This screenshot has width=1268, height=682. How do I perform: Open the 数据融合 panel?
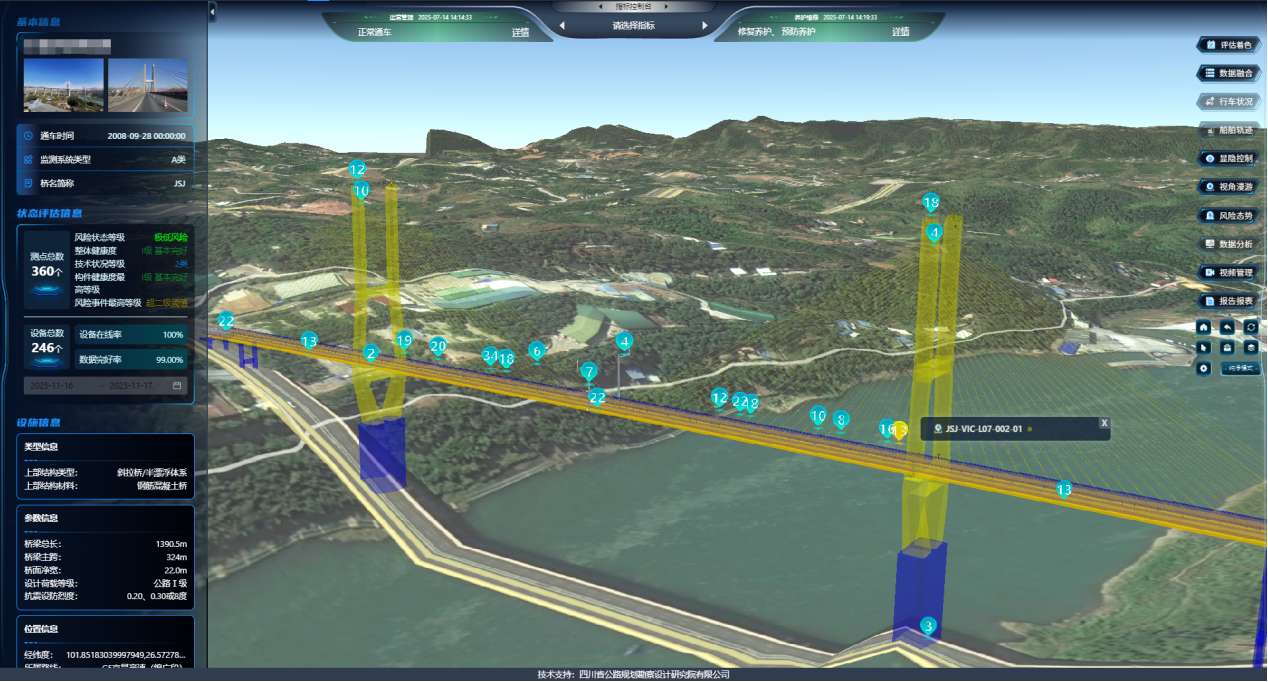point(1229,73)
